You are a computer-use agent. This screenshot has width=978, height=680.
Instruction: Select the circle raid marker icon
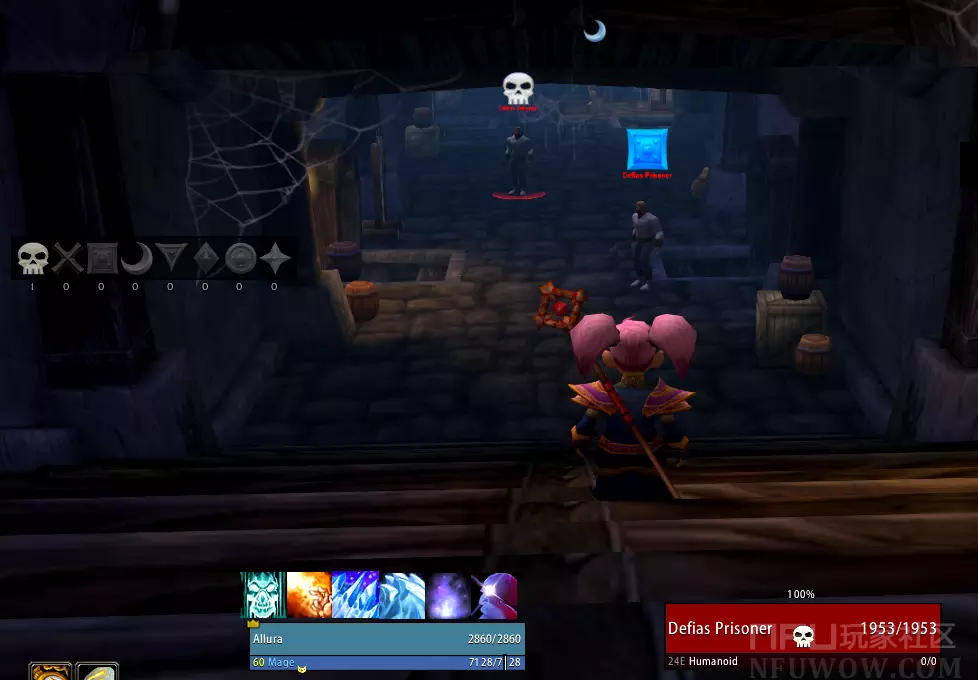point(240,260)
